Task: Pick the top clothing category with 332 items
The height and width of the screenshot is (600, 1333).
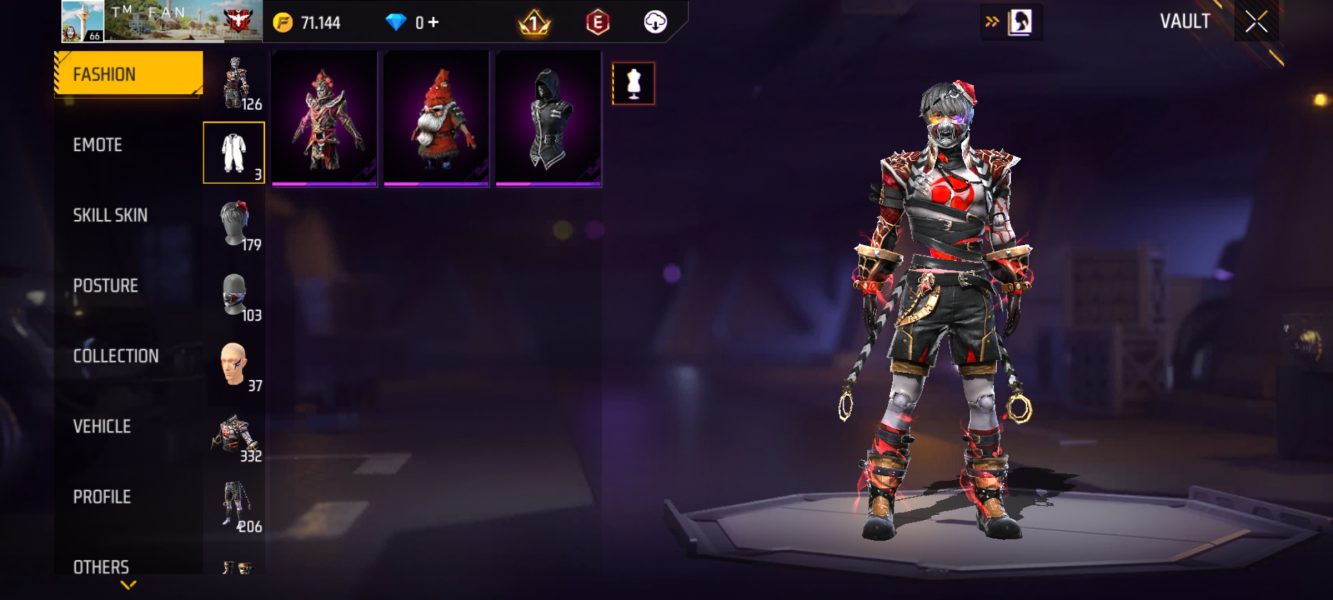Action: (234, 435)
